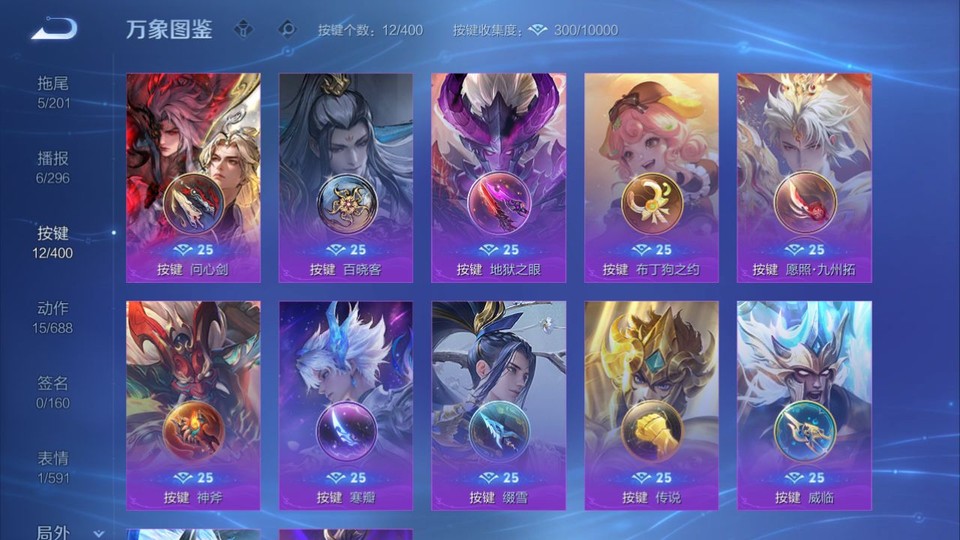The image size is (960, 540).
Task: Click the diamond target icon in header
Action: coord(287,29)
